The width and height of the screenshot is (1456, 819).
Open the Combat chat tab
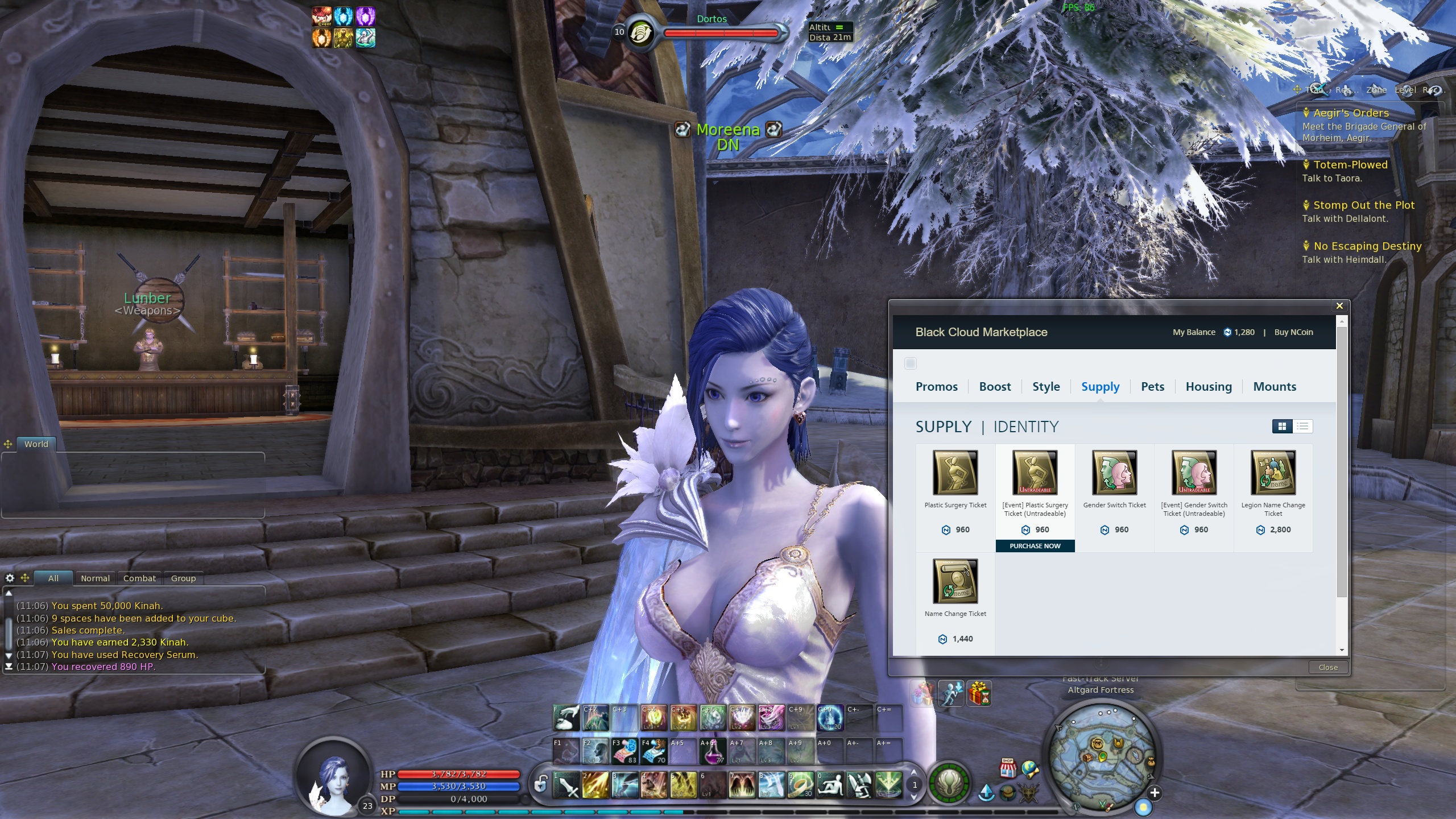tap(139, 578)
